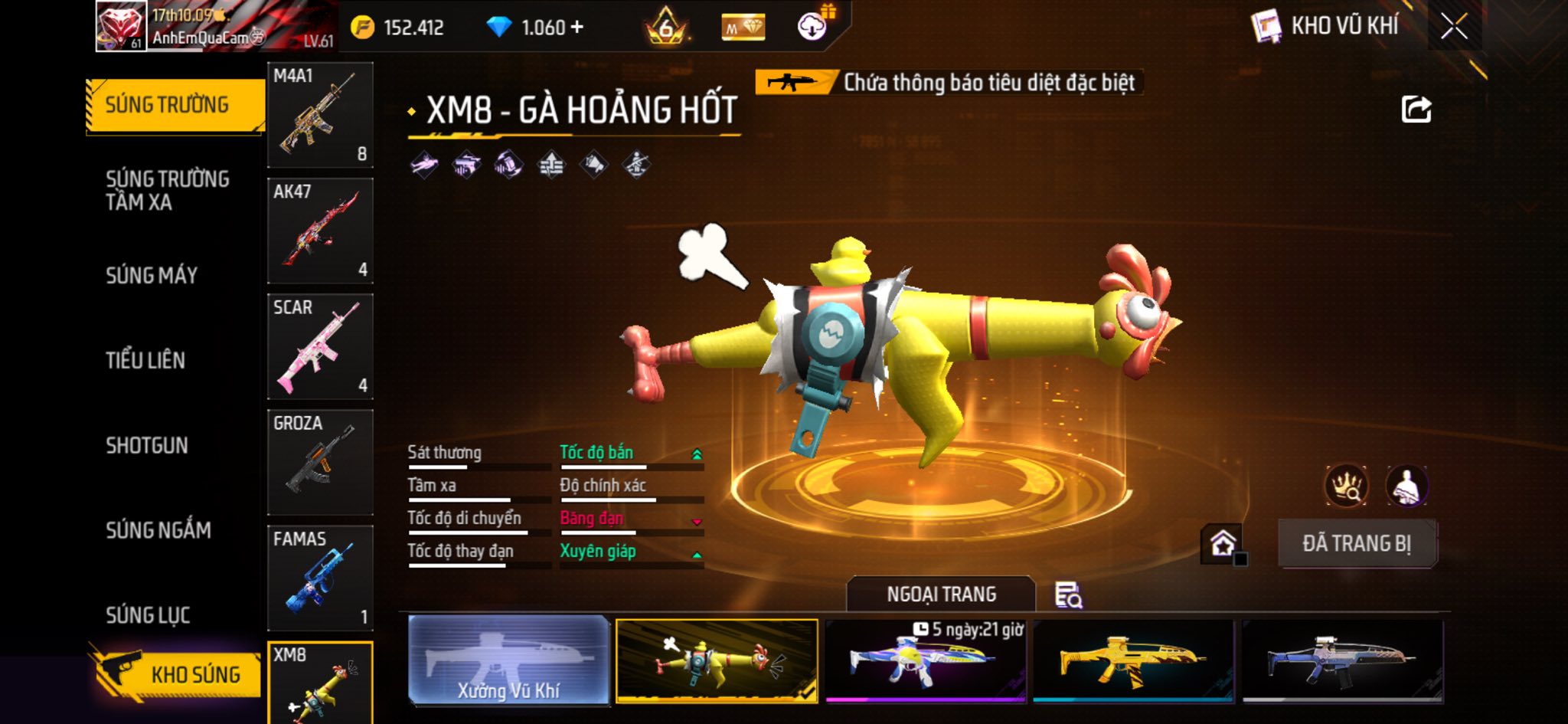Add more diamonds with plus button

pos(577,28)
